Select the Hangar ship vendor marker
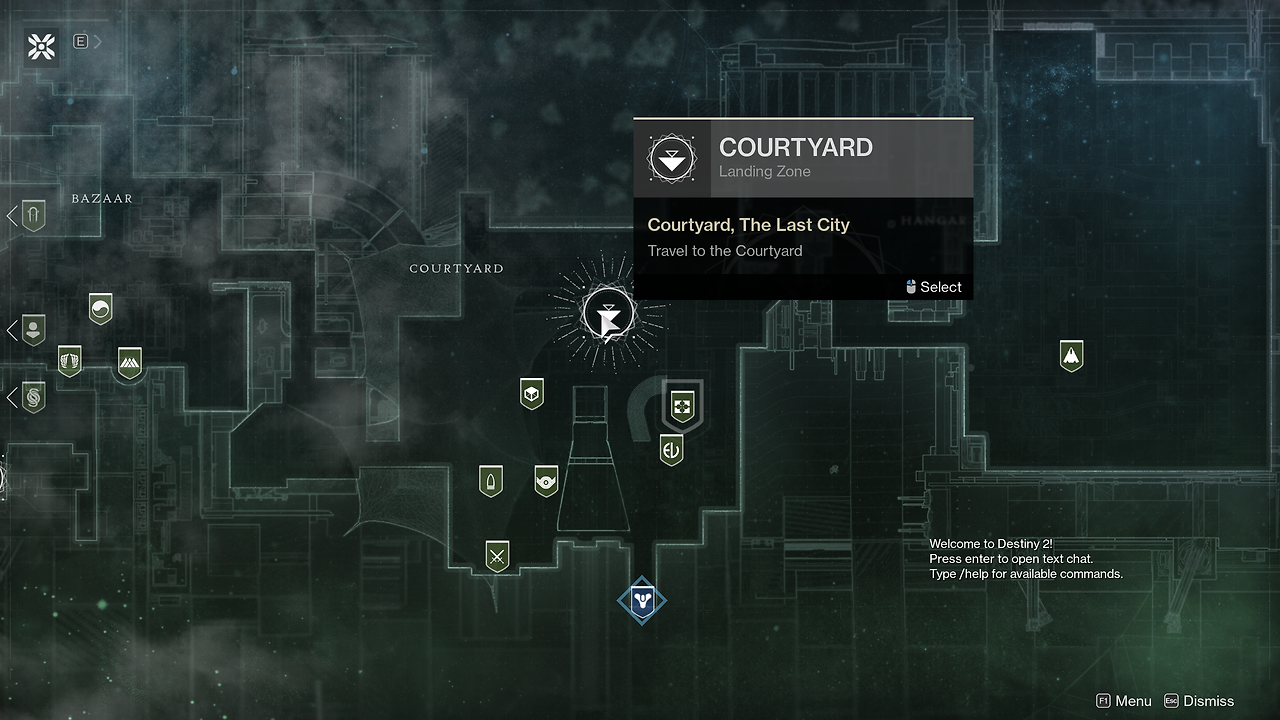 coord(1071,355)
